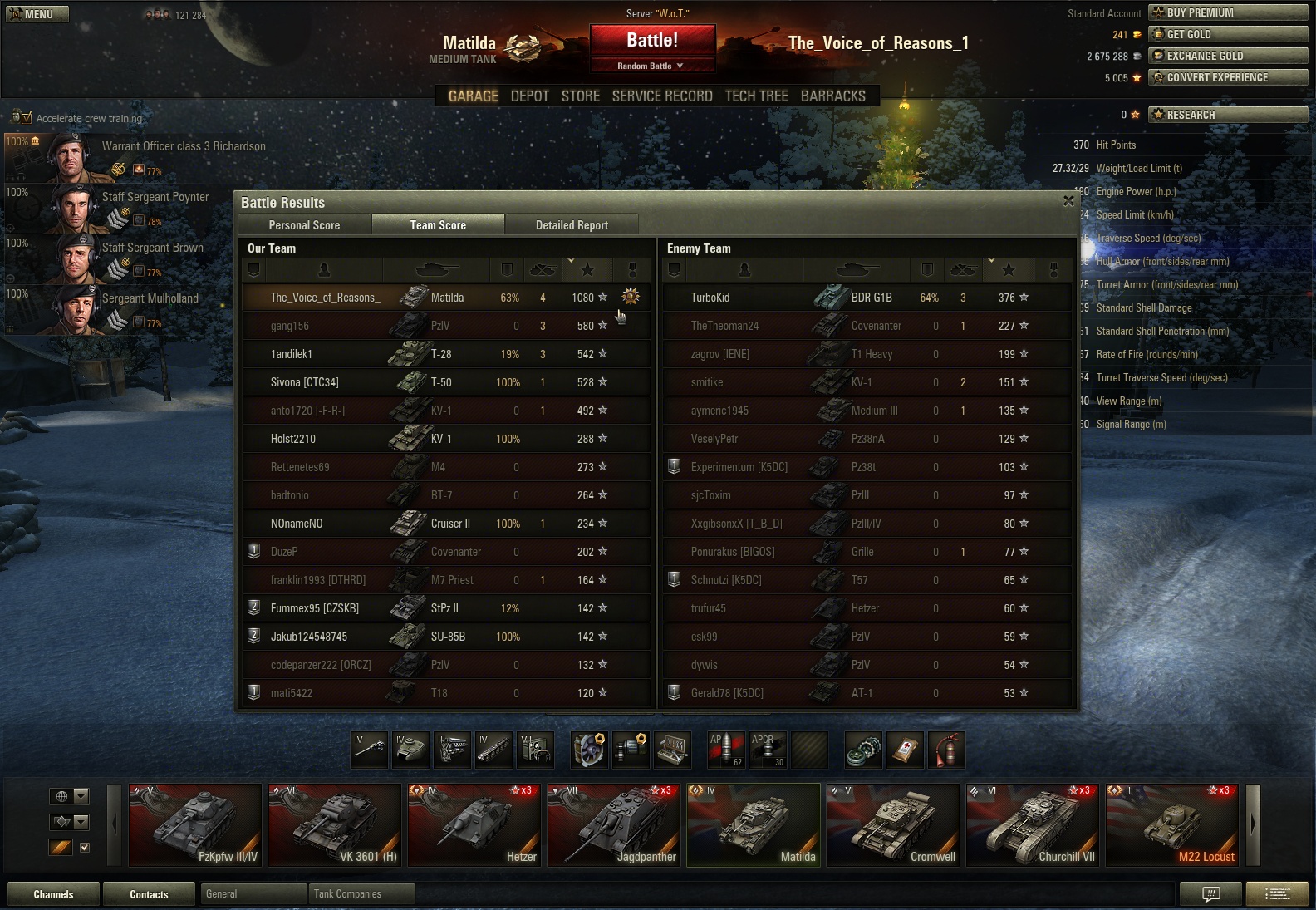The width and height of the screenshot is (1316, 910).
Task: Toggle Accelerate crew training checkbox
Action: point(26,118)
